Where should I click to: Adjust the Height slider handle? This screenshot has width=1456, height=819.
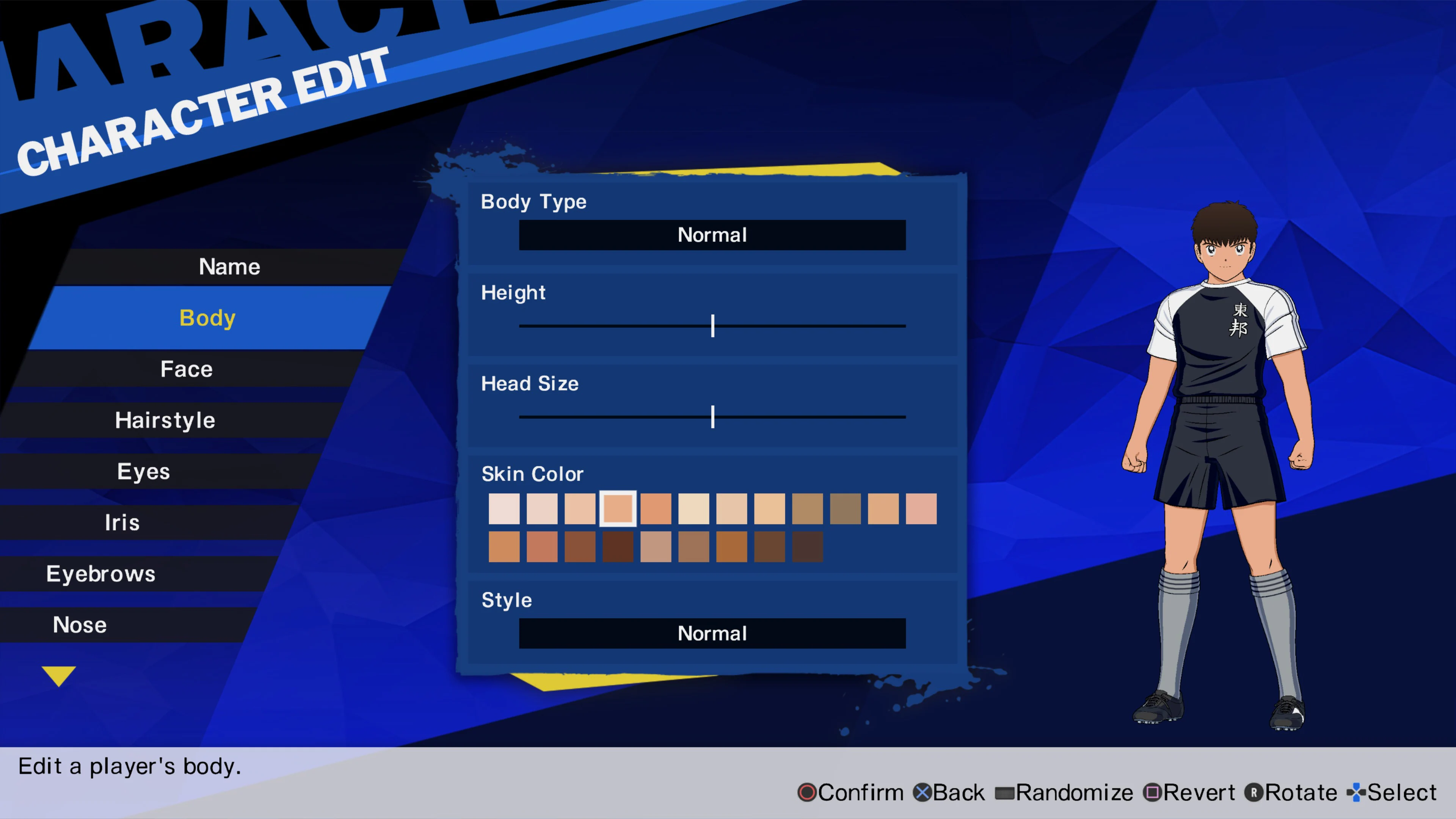(x=713, y=326)
